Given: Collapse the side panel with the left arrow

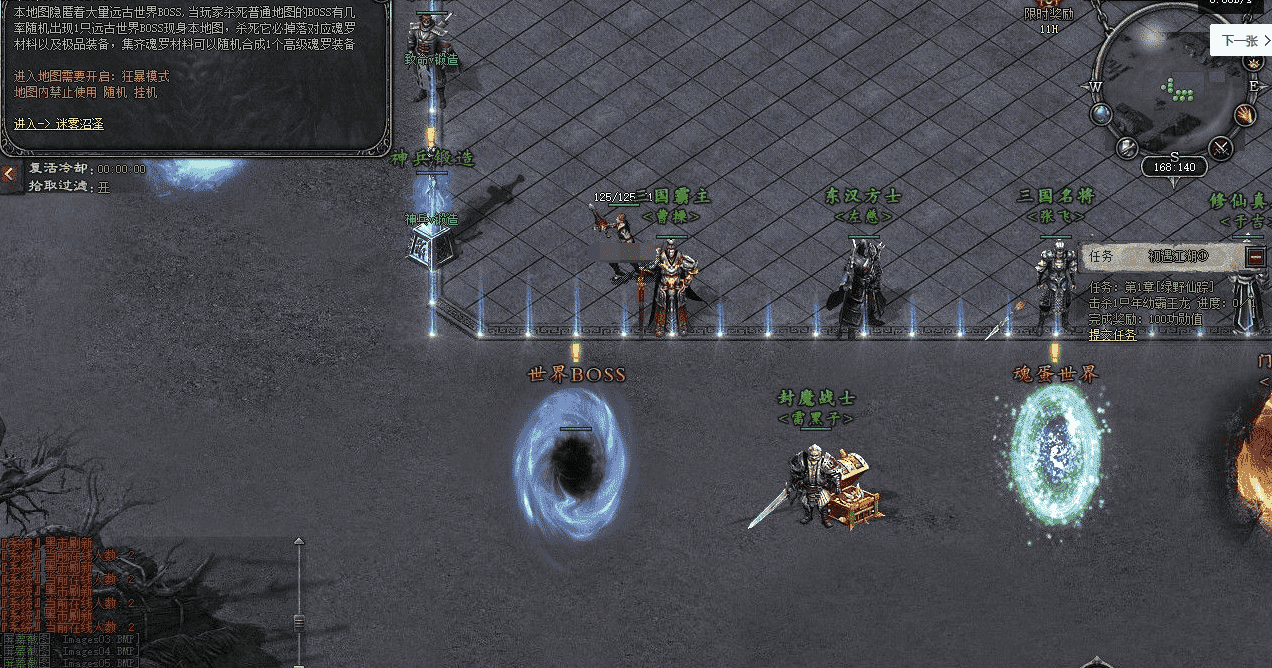Looking at the screenshot, I should click(x=10, y=175).
